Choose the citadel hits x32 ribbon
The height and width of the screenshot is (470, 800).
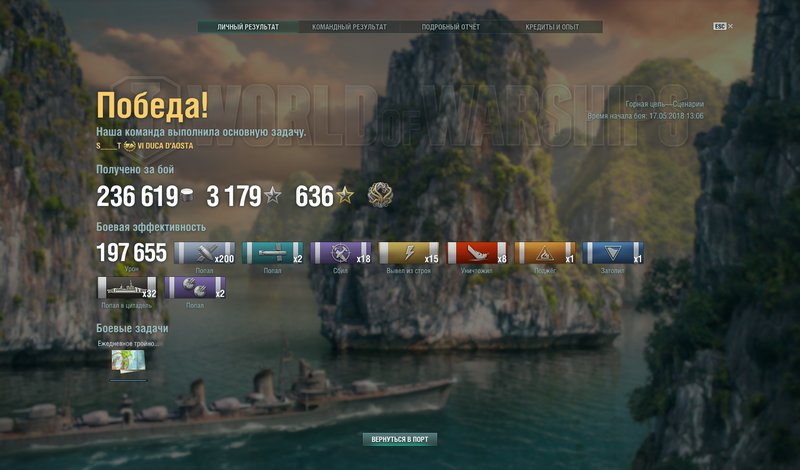(127, 288)
